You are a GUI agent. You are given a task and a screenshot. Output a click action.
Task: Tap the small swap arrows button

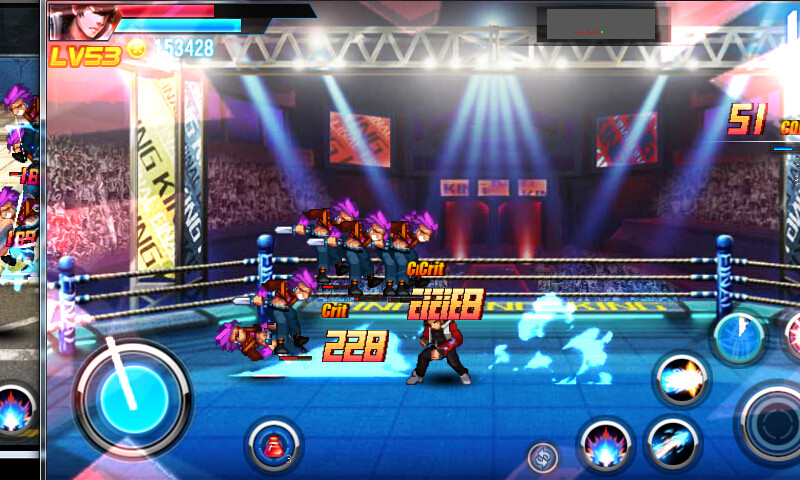click(543, 457)
